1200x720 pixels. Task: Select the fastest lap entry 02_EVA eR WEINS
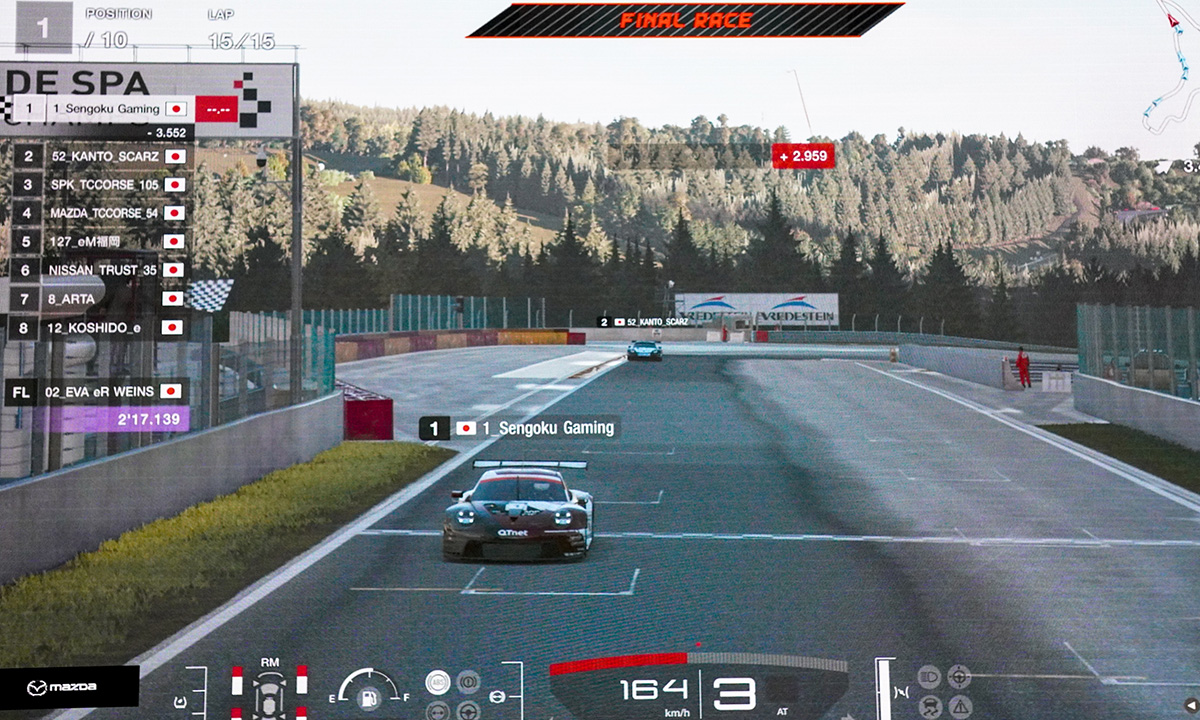pos(100,392)
